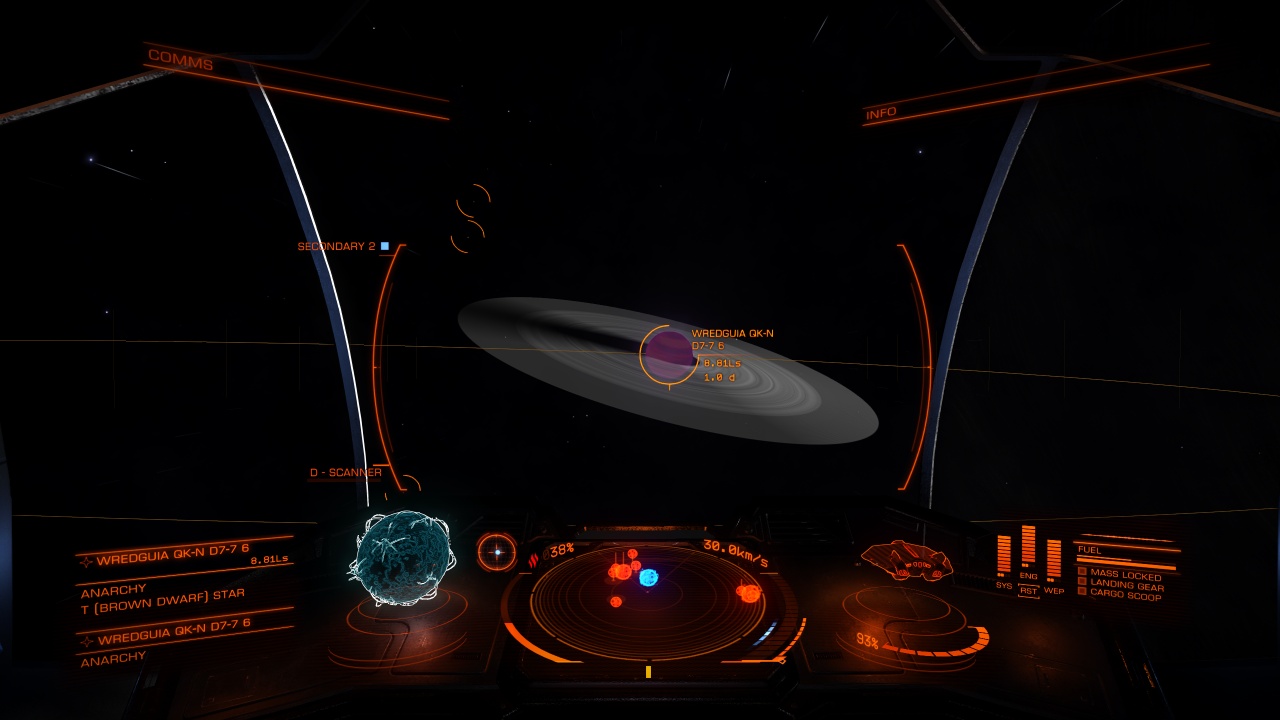Click the brown dwarf star hologram

pyautogui.click(x=400, y=560)
